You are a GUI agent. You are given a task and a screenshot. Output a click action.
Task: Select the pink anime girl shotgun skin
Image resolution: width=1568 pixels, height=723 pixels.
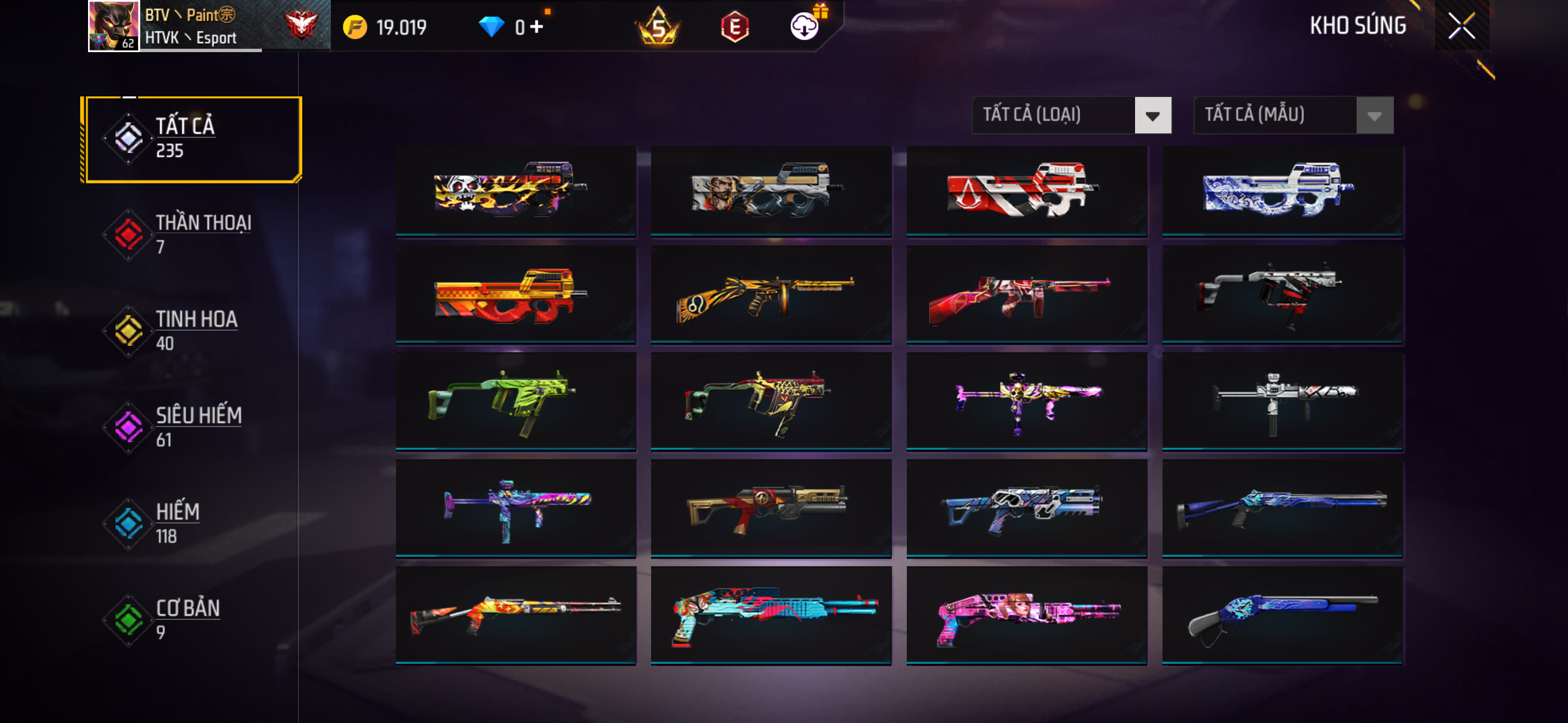1026,615
